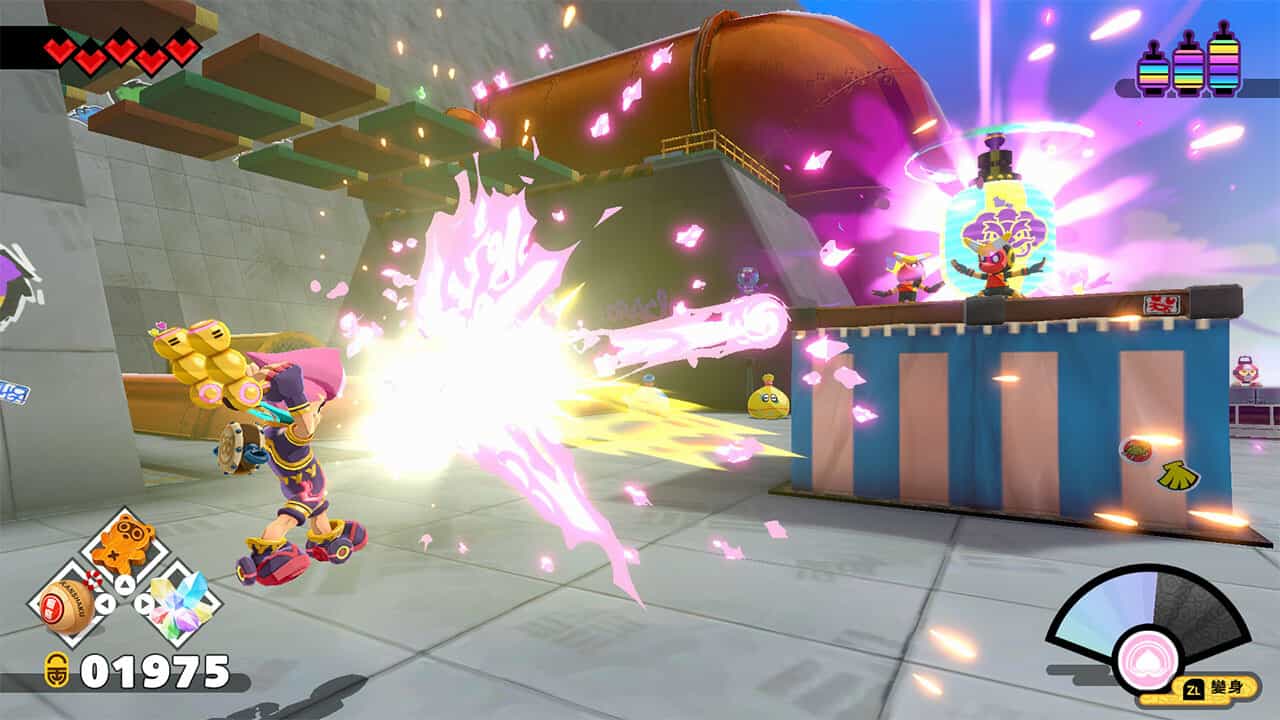Viewport: 1280px width, 720px height.
Task: Click the largest rainbow lantern counter icon
Action: [x=1224, y=65]
